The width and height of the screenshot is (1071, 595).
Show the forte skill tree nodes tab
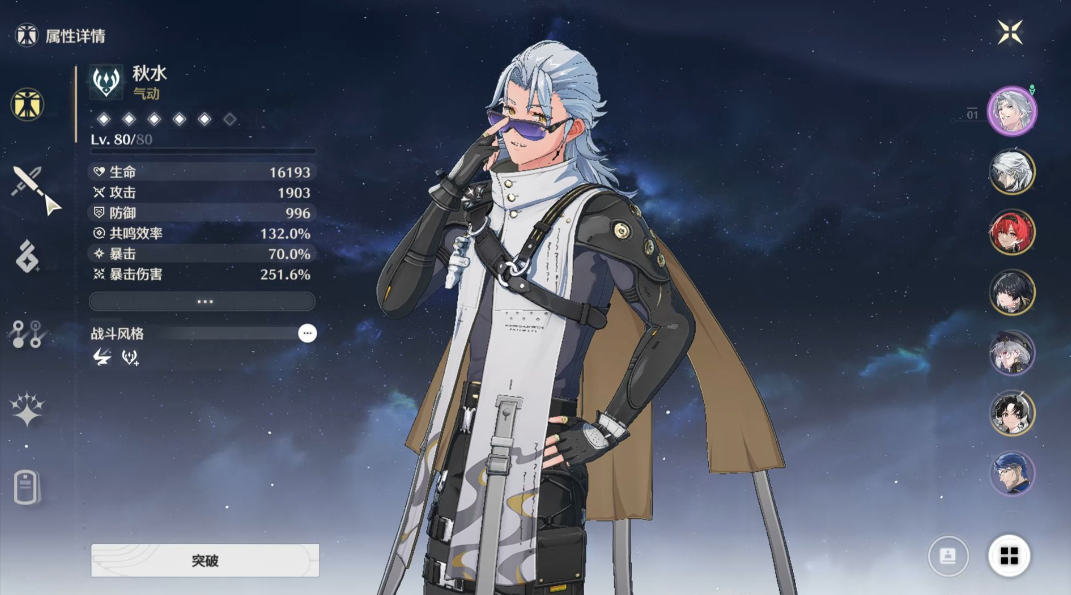point(27,335)
